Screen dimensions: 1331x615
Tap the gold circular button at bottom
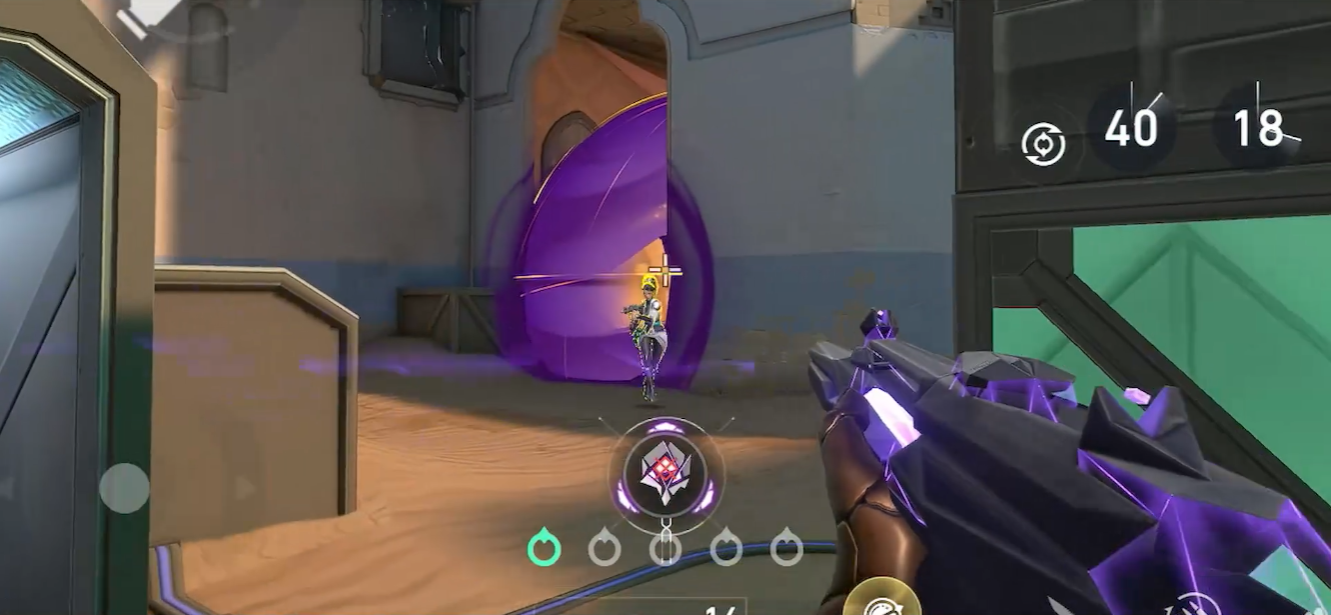[x=880, y=602]
